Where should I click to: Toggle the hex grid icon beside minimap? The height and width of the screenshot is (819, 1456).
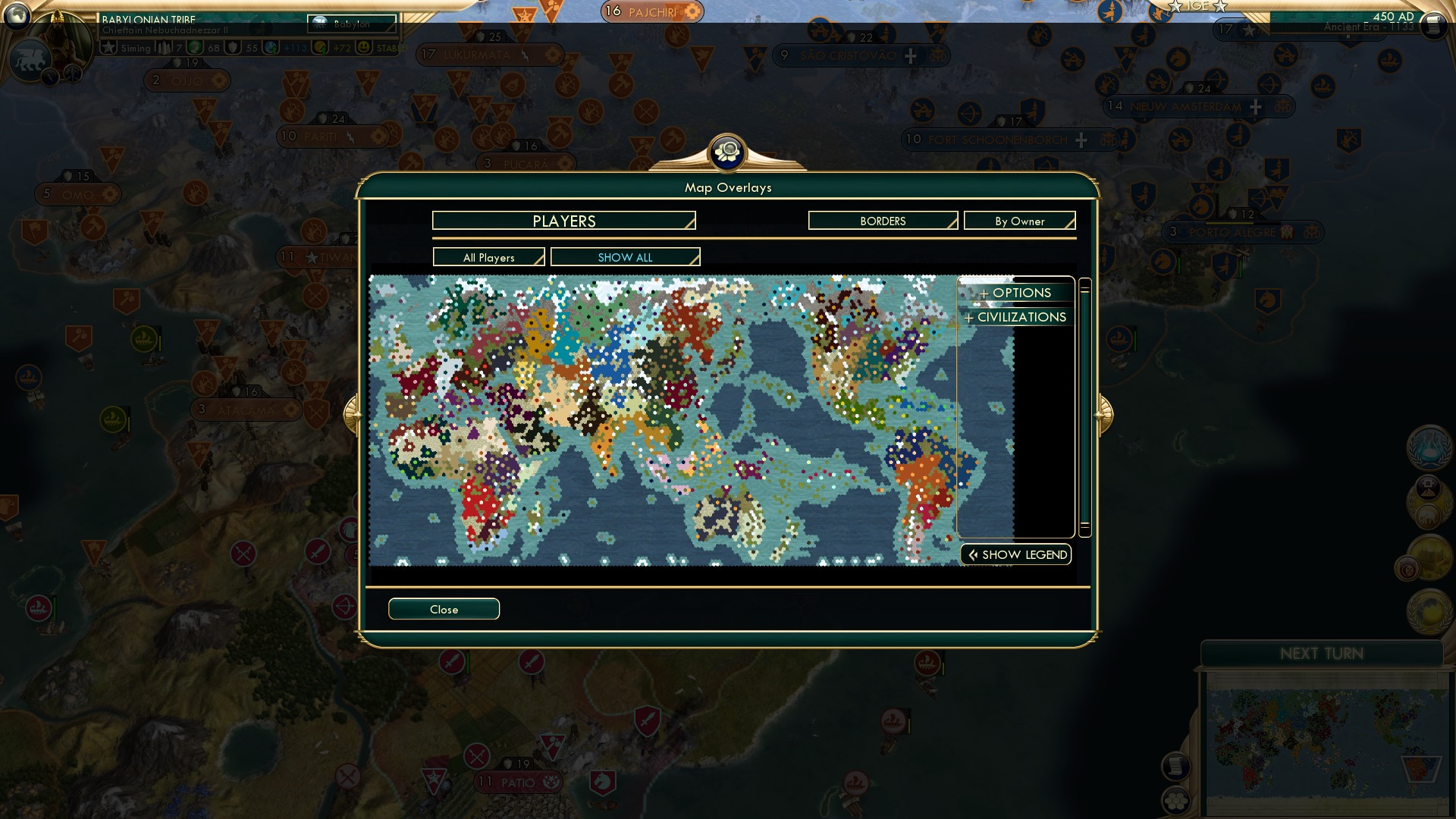click(x=1176, y=801)
